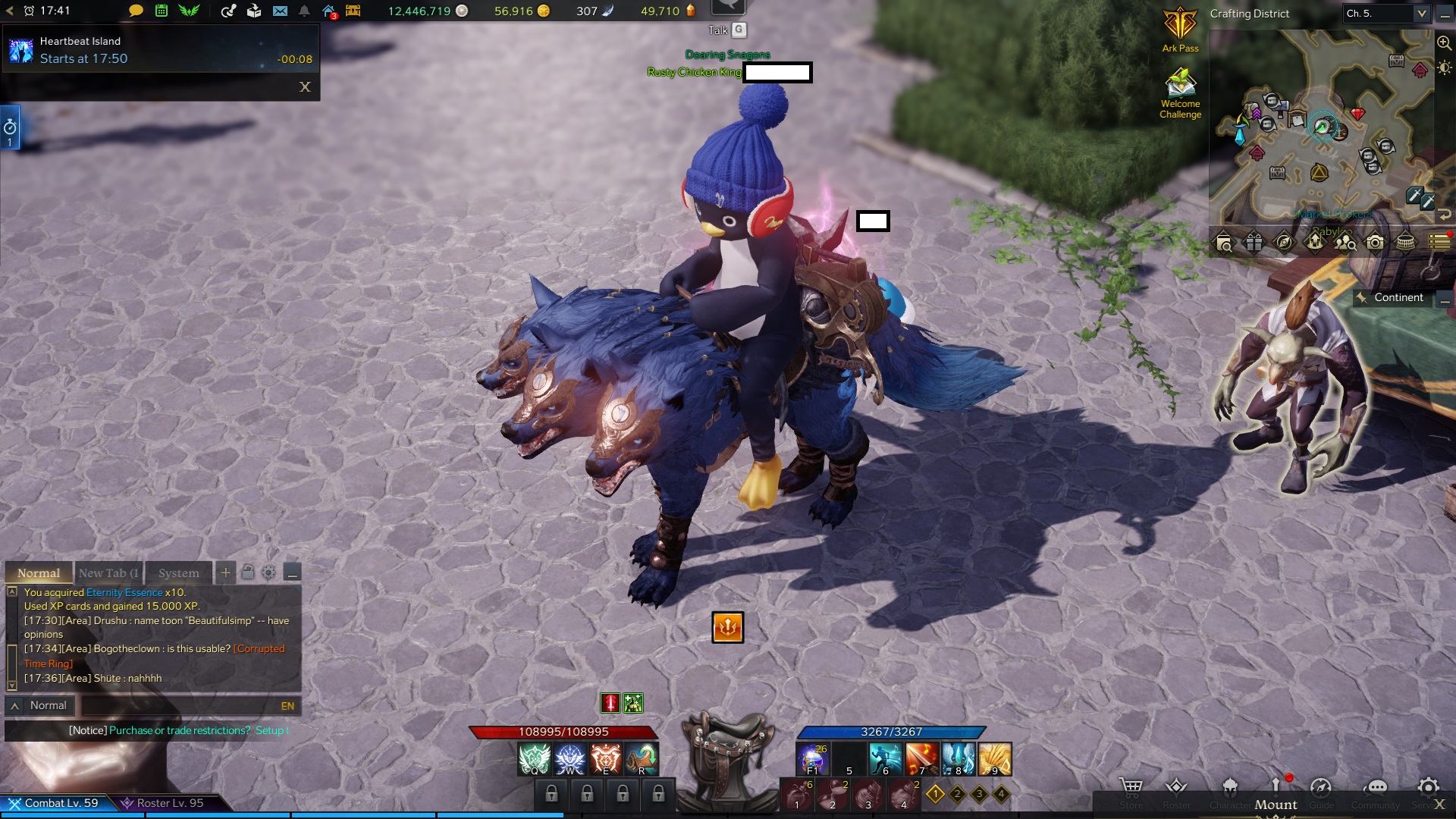Screen dimensions: 1456x819
Task: Open the Mail icon in the top bar
Action: [x=281, y=11]
